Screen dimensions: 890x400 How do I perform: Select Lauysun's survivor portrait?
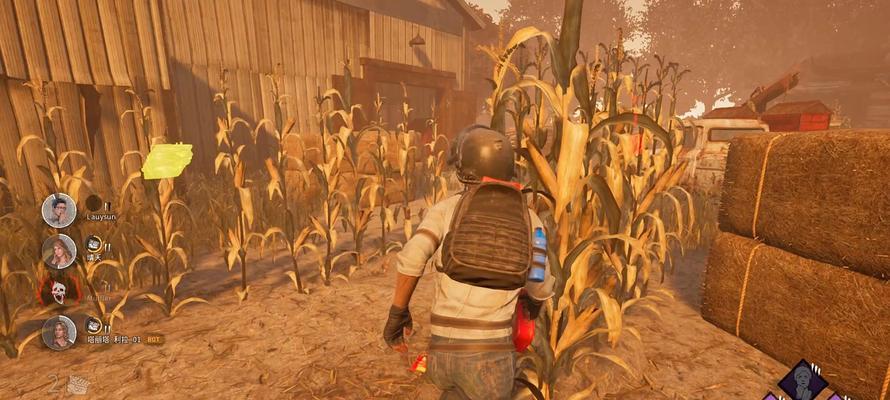(59, 210)
